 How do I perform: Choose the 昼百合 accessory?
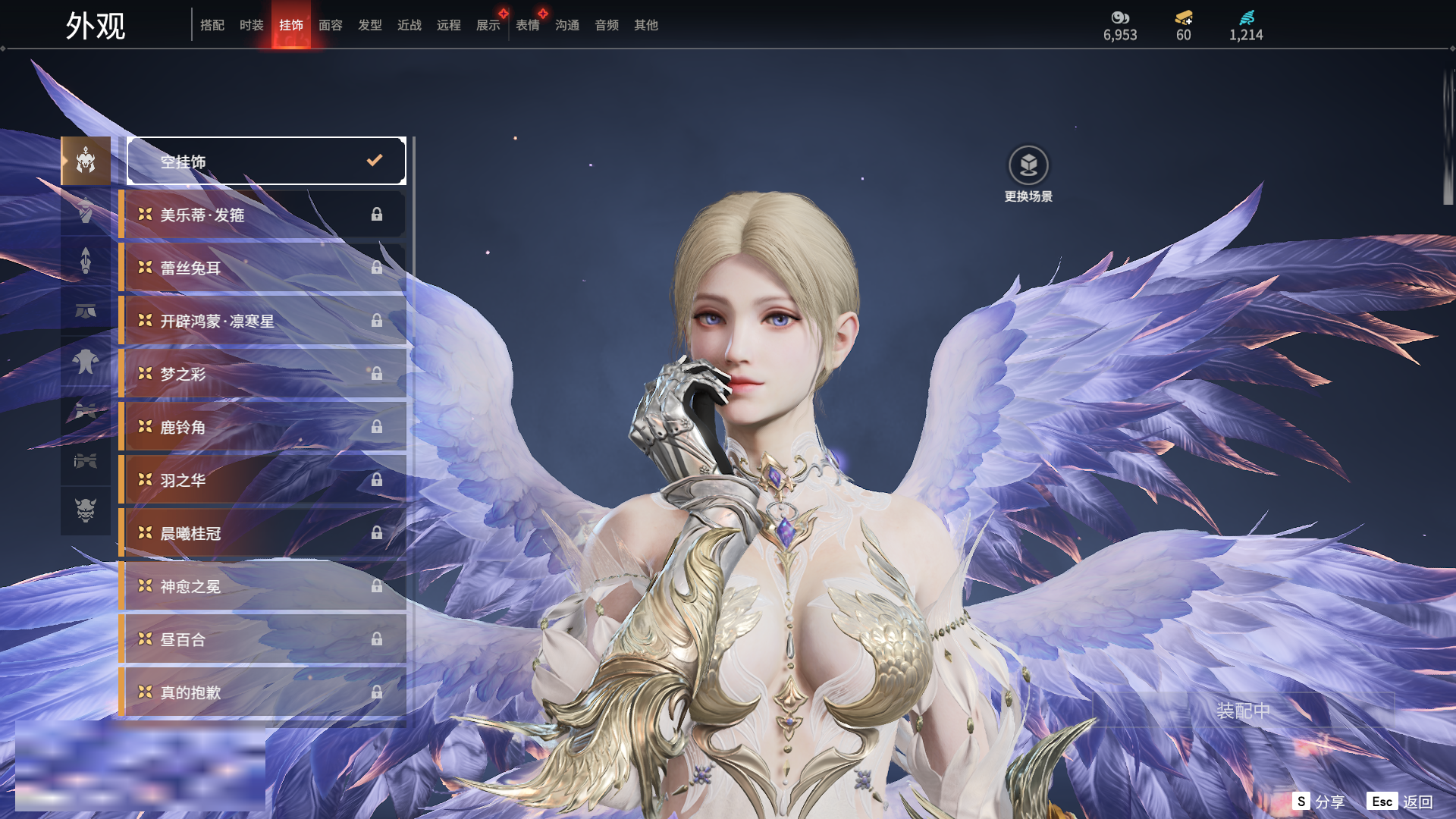[x=262, y=639]
